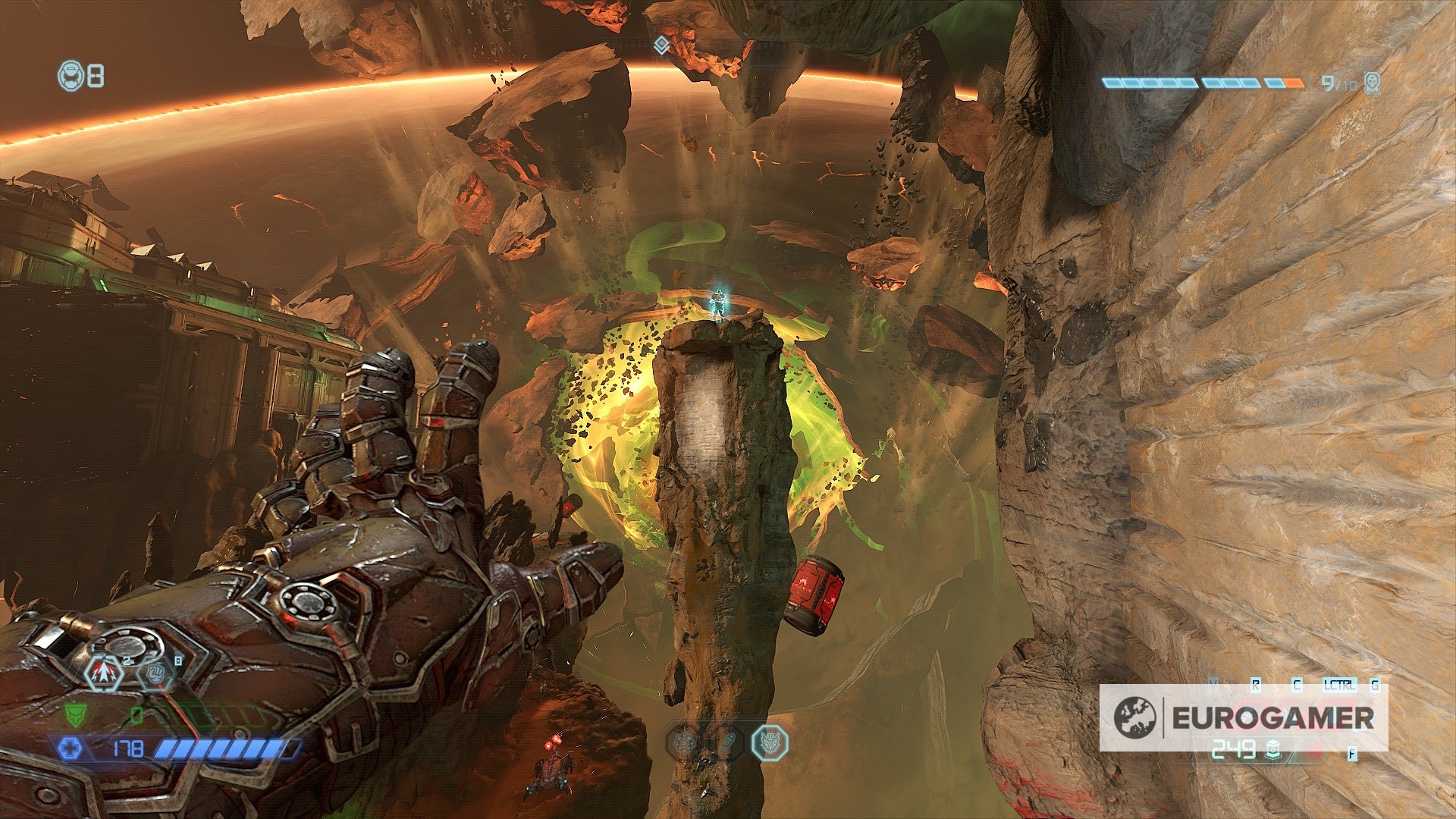Image resolution: width=1456 pixels, height=819 pixels.
Task: Toggle the F keybind indicator near the ammo counter
Action: tap(1351, 755)
